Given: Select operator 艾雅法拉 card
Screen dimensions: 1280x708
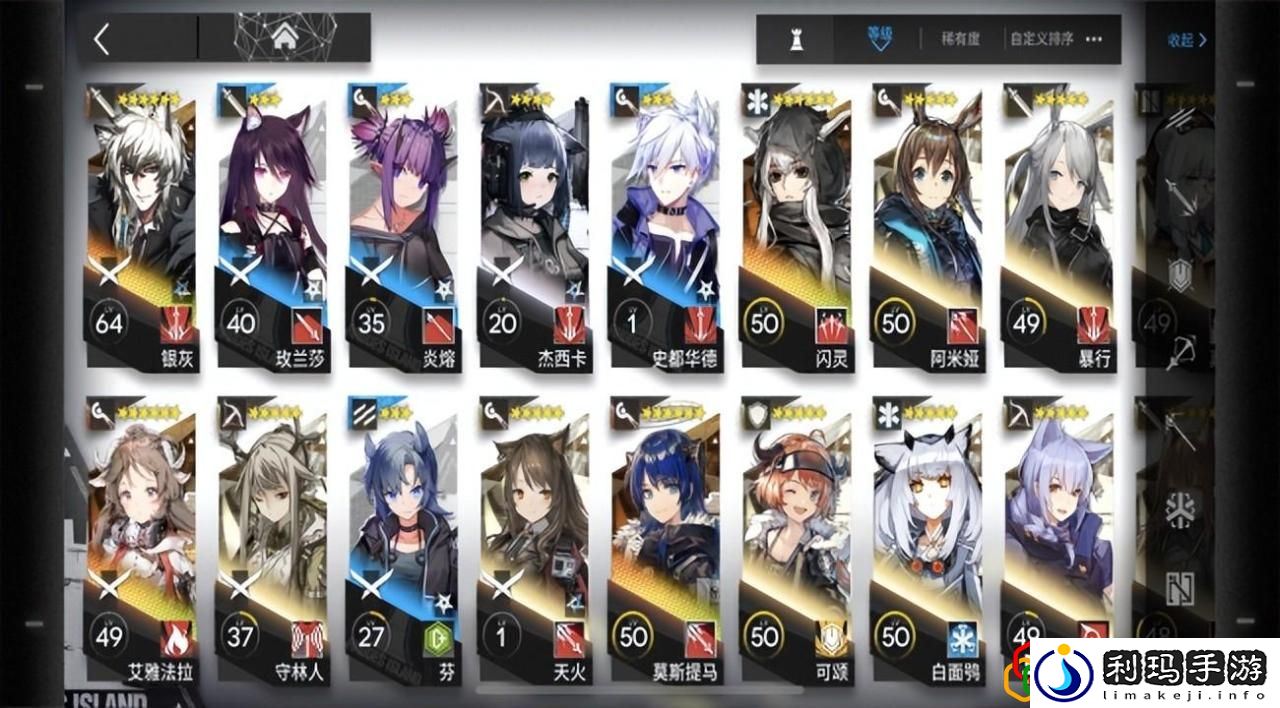Looking at the screenshot, I should pos(141,540).
